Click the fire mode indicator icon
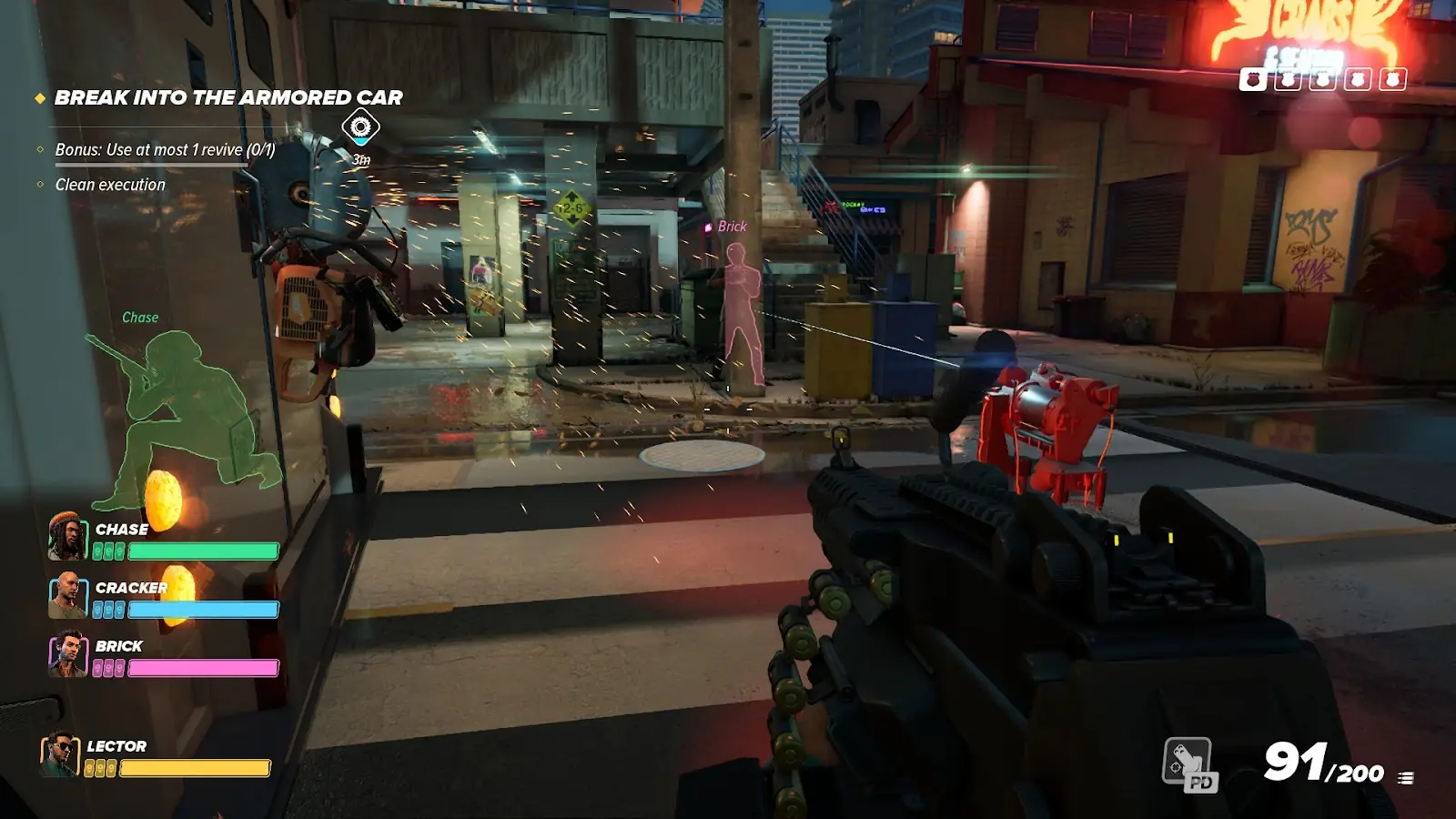This screenshot has width=1456, height=819. [1406, 778]
